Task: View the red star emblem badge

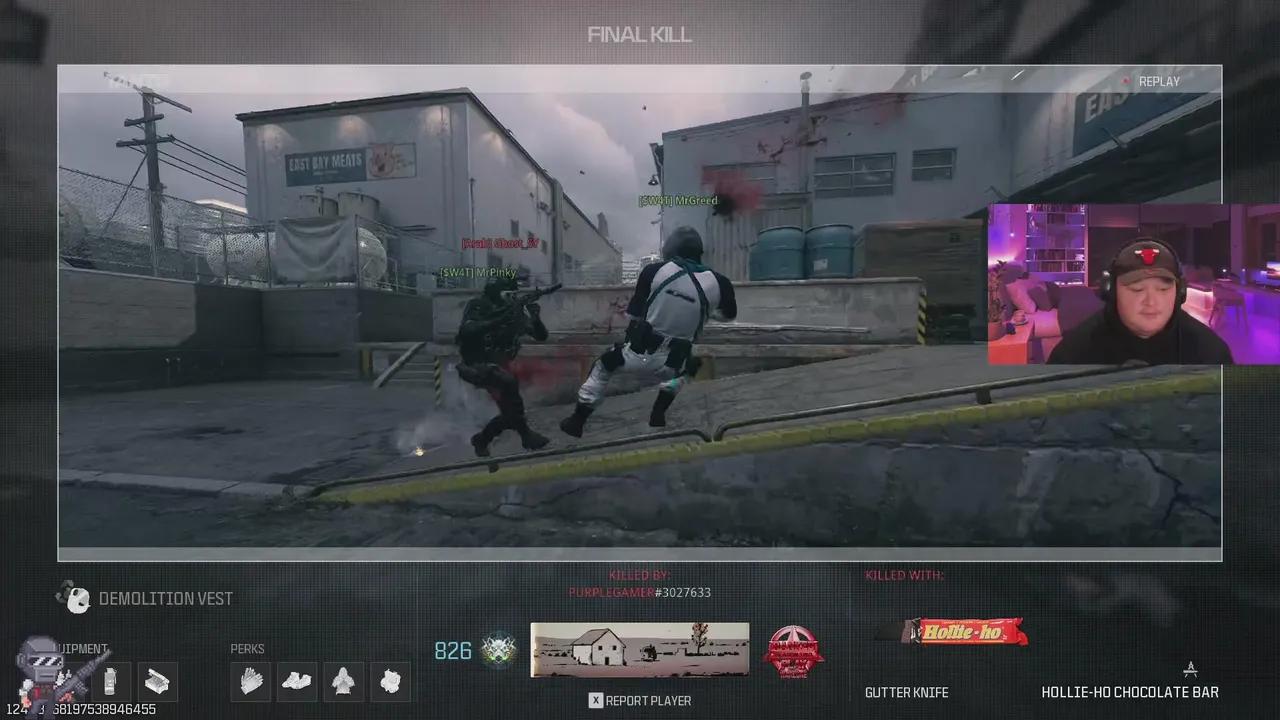Action: click(x=793, y=651)
